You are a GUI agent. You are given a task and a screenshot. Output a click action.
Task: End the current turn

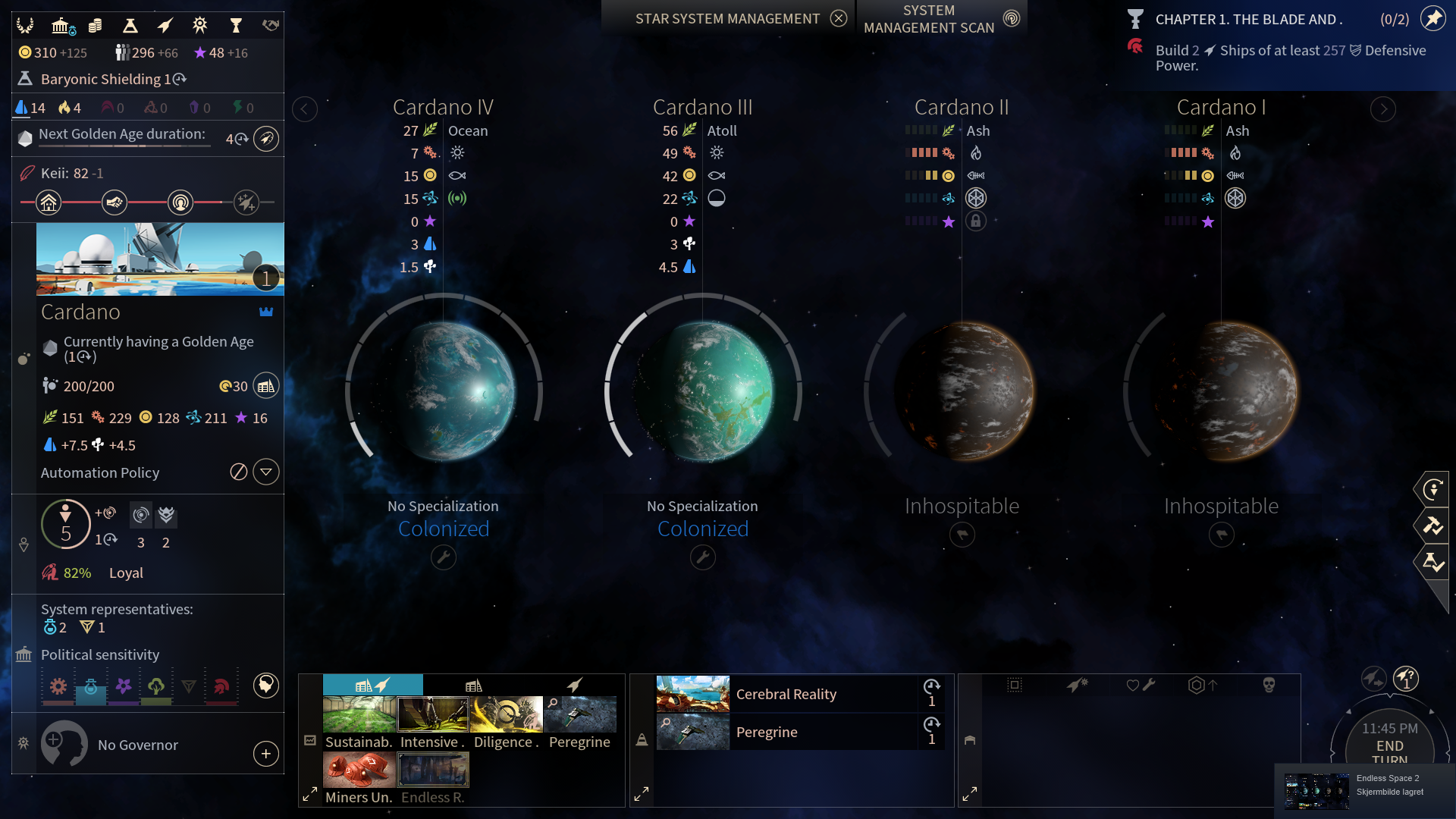point(1389,746)
